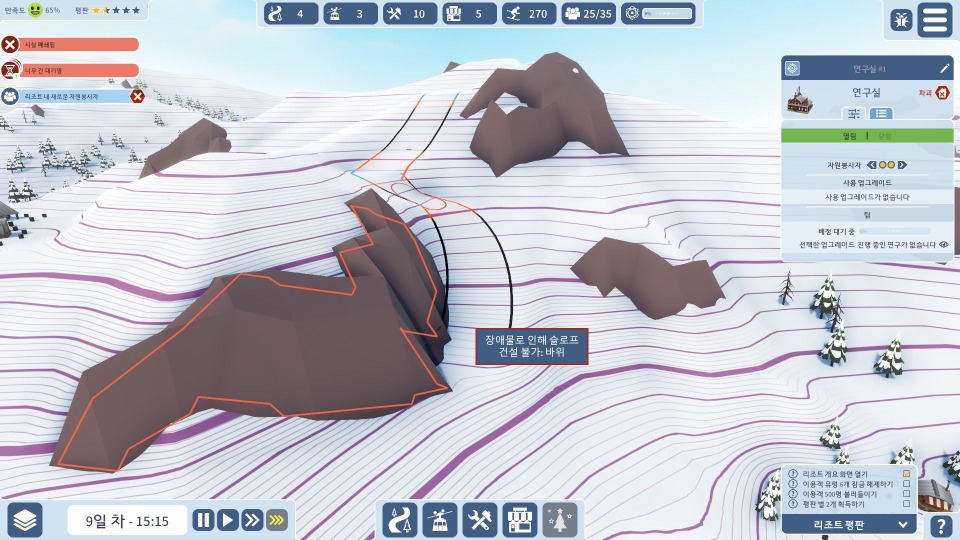Viewport: 960px width, 540px height.
Task: Rename 연구실 #1 with the pencil icon
Action: pyautogui.click(x=944, y=69)
